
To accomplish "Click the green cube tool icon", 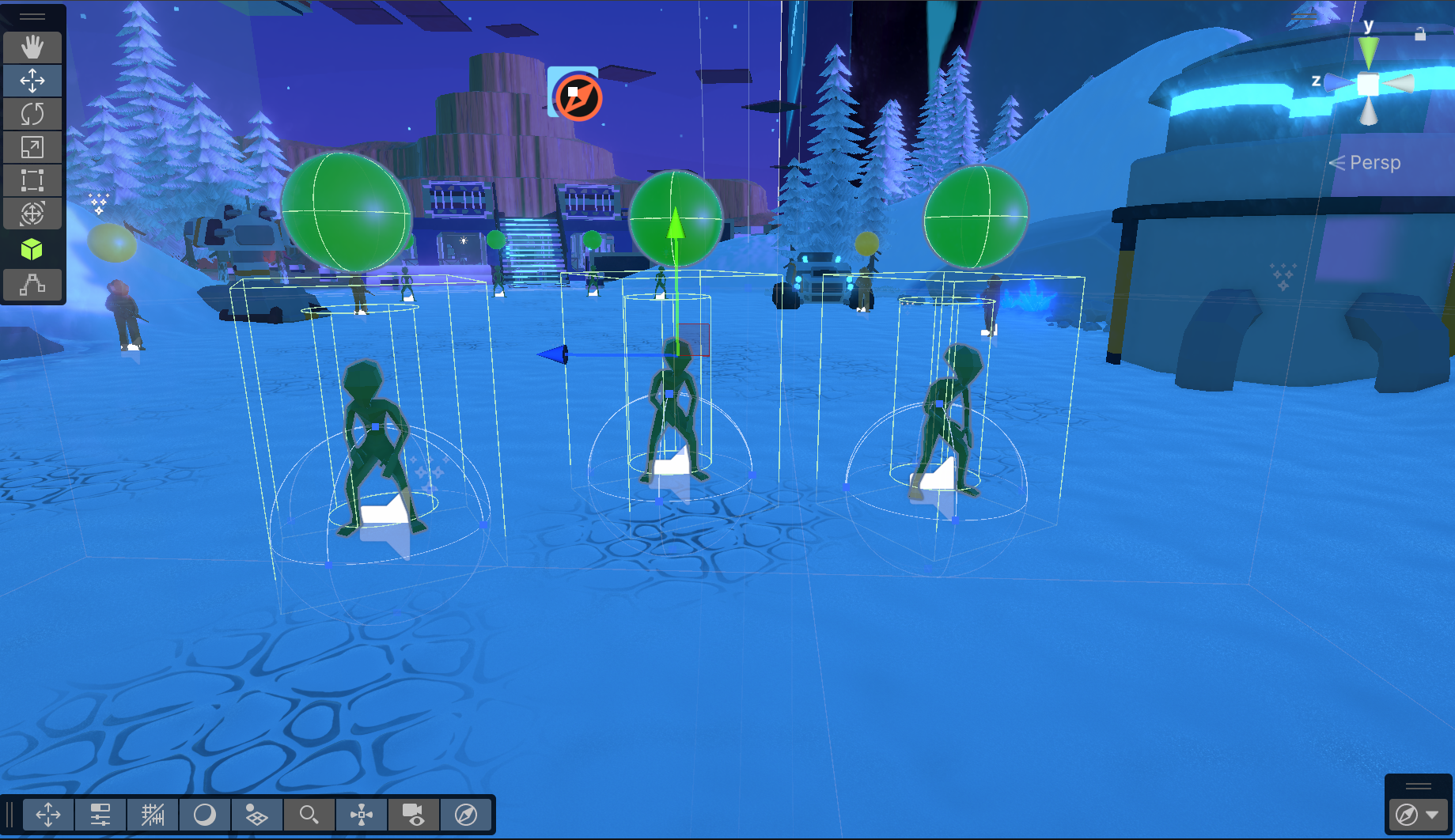I will coord(32,250).
